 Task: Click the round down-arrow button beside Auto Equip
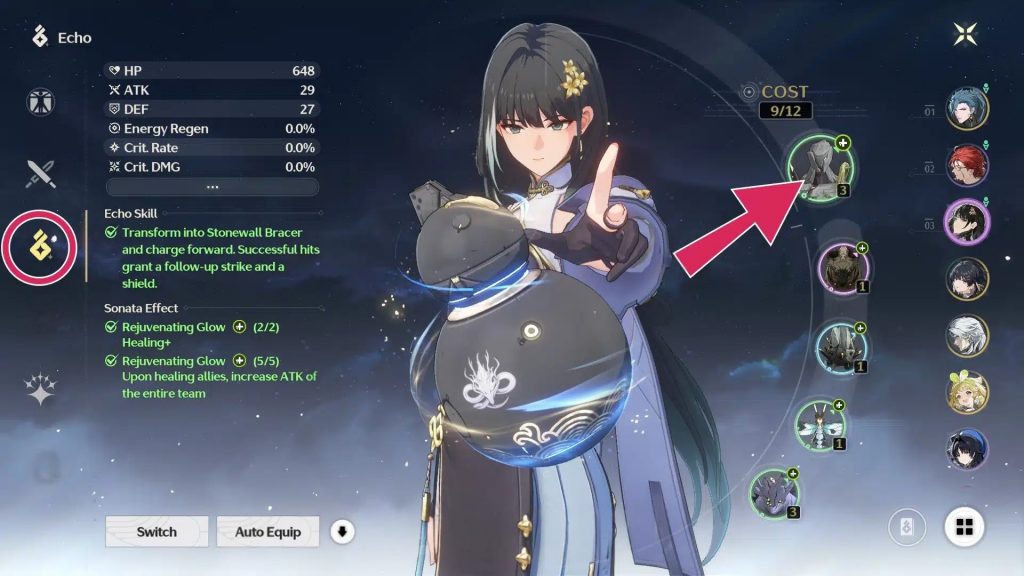[x=343, y=531]
